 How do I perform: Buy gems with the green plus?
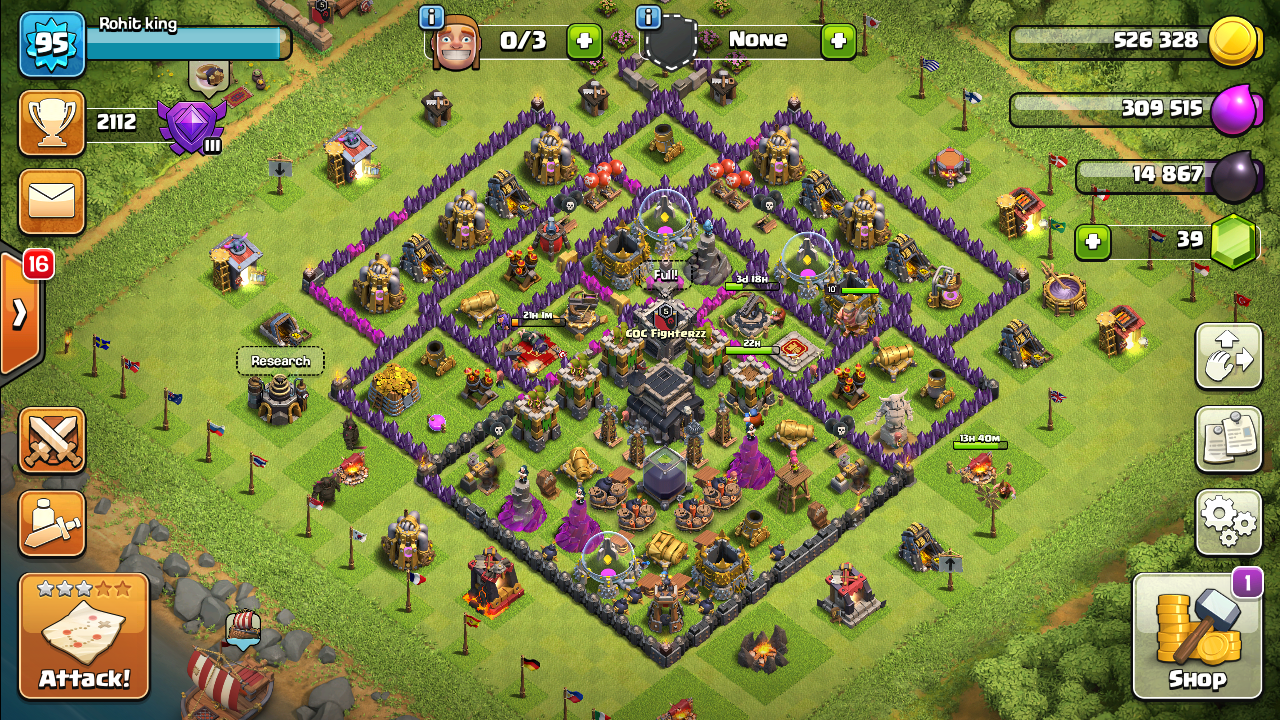pos(1093,241)
